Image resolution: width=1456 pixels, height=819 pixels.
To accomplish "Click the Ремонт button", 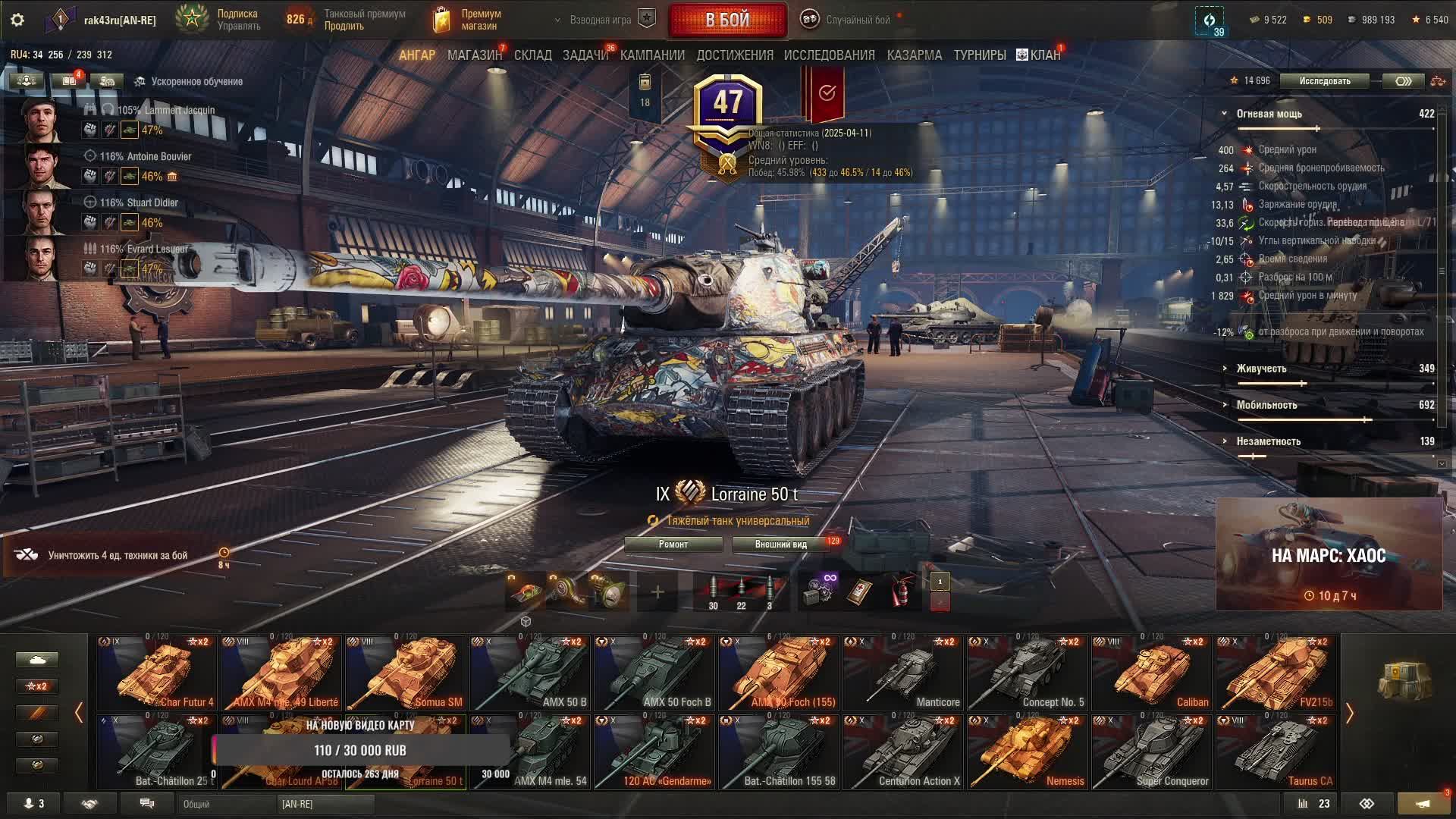I will (673, 544).
